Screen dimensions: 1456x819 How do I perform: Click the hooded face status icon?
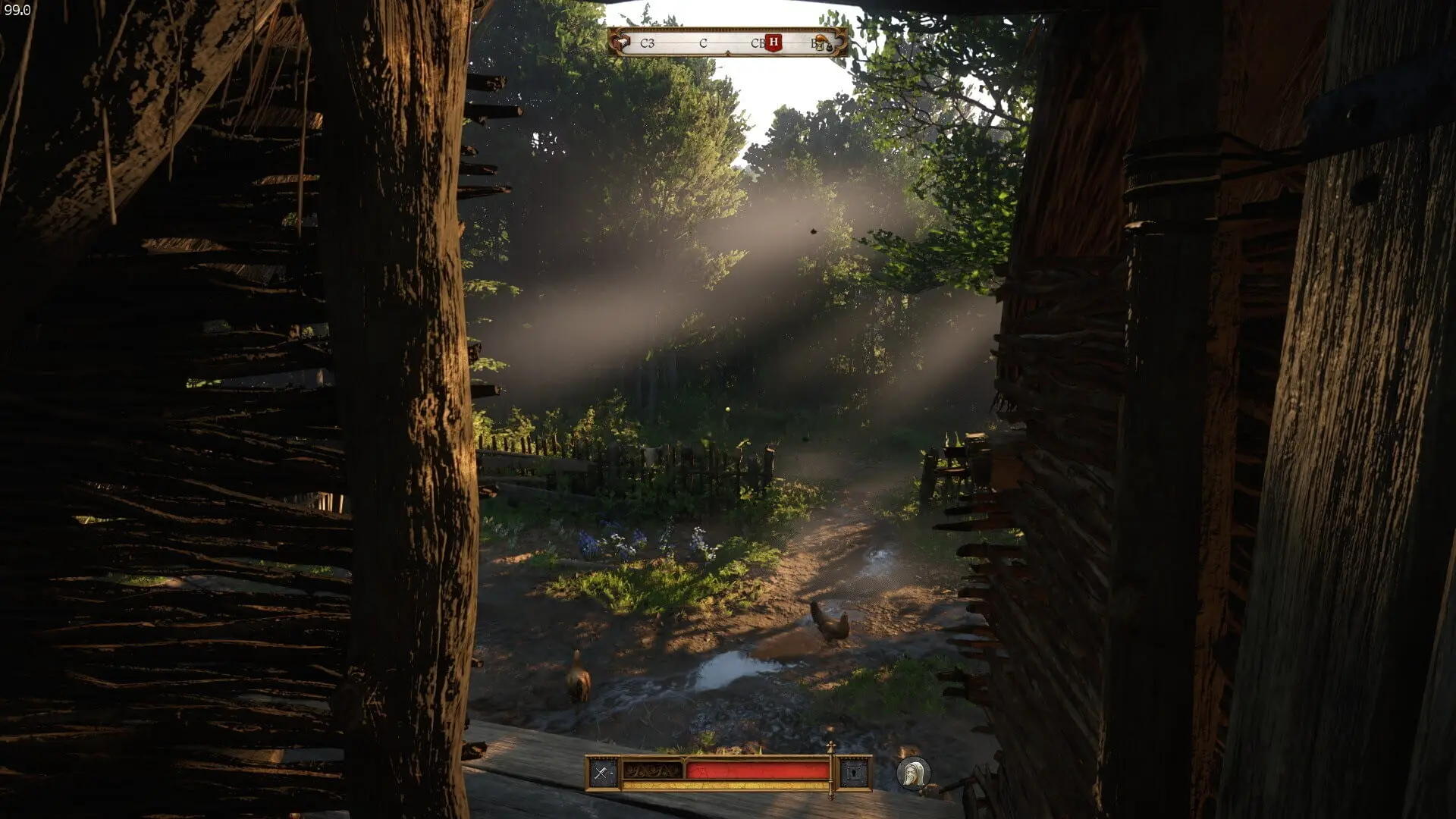coord(914,773)
